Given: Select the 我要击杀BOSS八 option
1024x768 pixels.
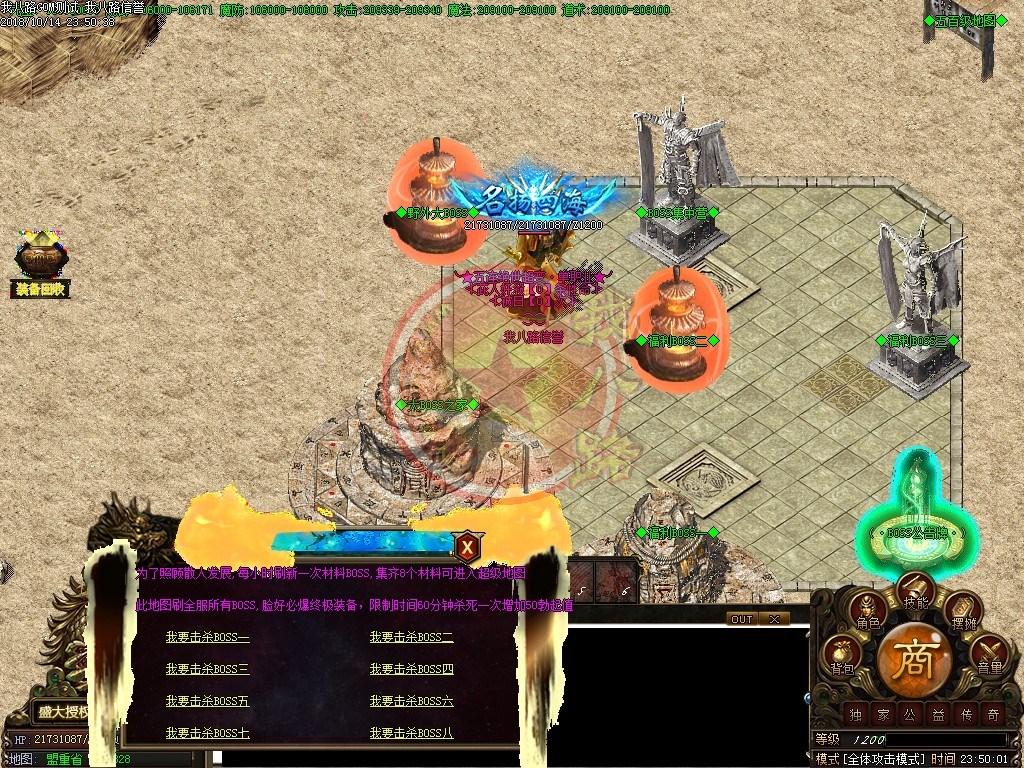Looking at the screenshot, I should coord(411,733).
